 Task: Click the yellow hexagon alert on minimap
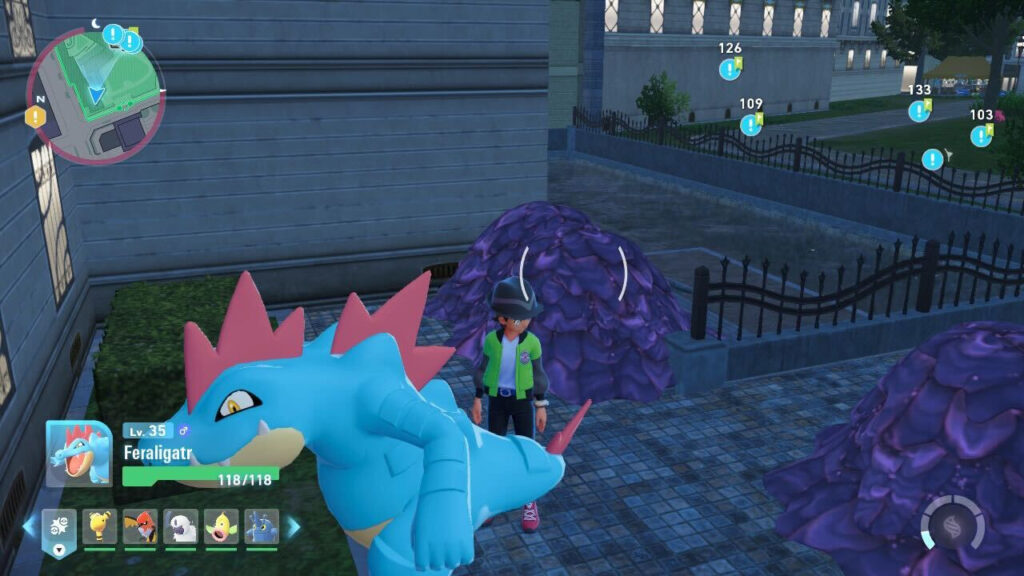36,117
